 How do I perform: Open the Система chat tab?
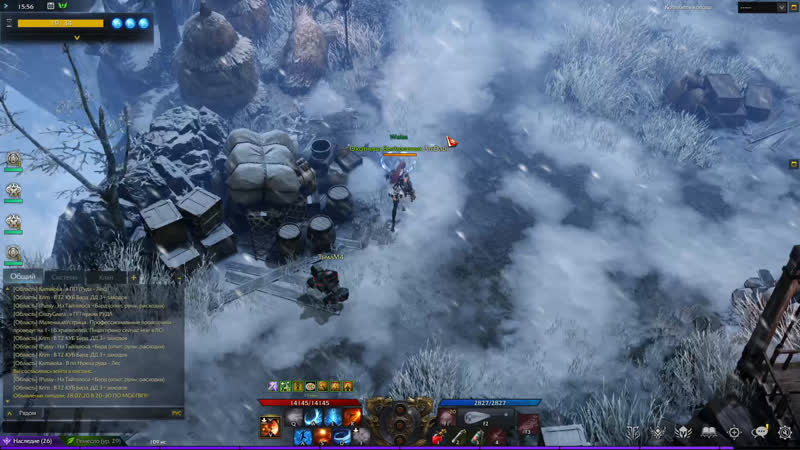(x=64, y=277)
